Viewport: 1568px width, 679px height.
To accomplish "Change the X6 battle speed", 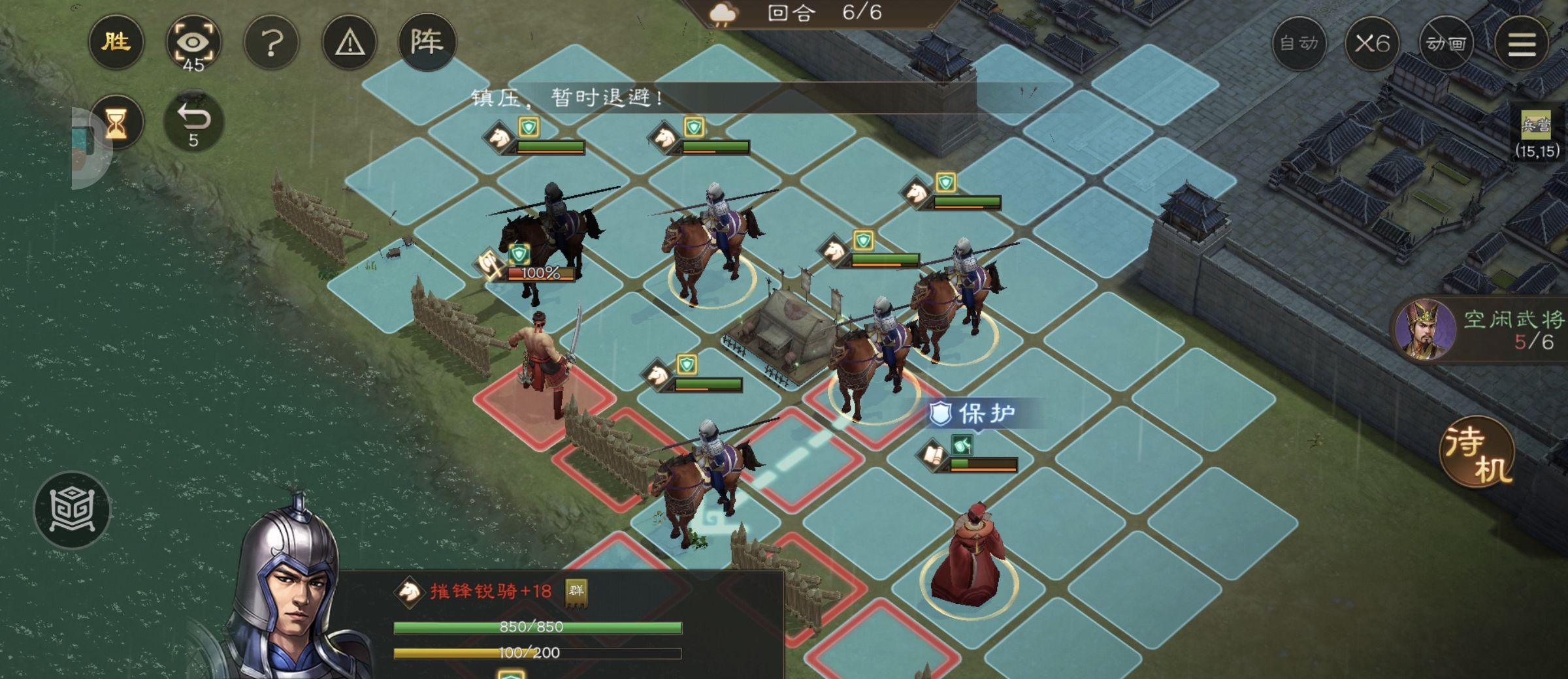I will click(1372, 44).
